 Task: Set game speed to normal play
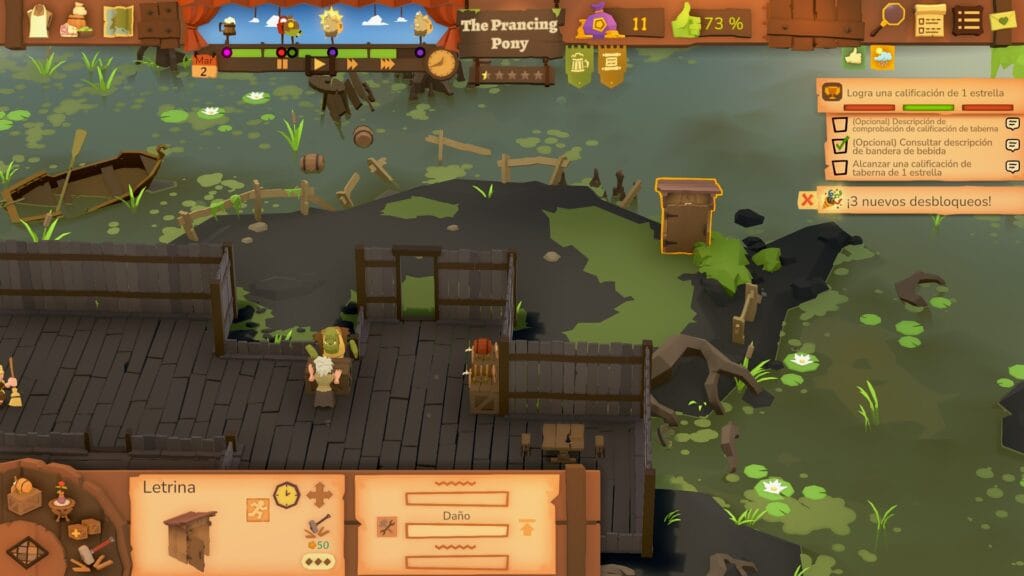tap(318, 64)
